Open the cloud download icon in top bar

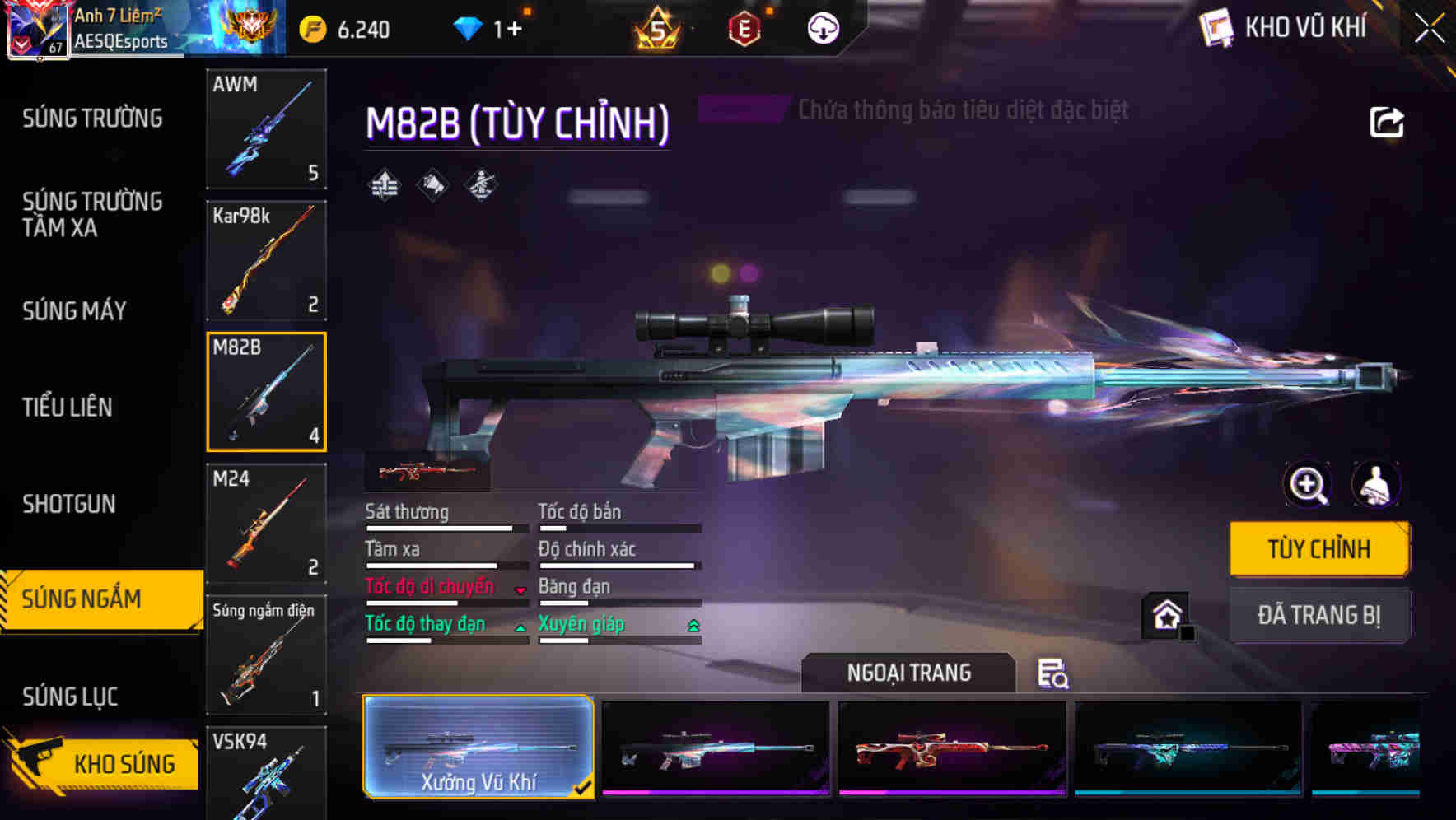(823, 27)
